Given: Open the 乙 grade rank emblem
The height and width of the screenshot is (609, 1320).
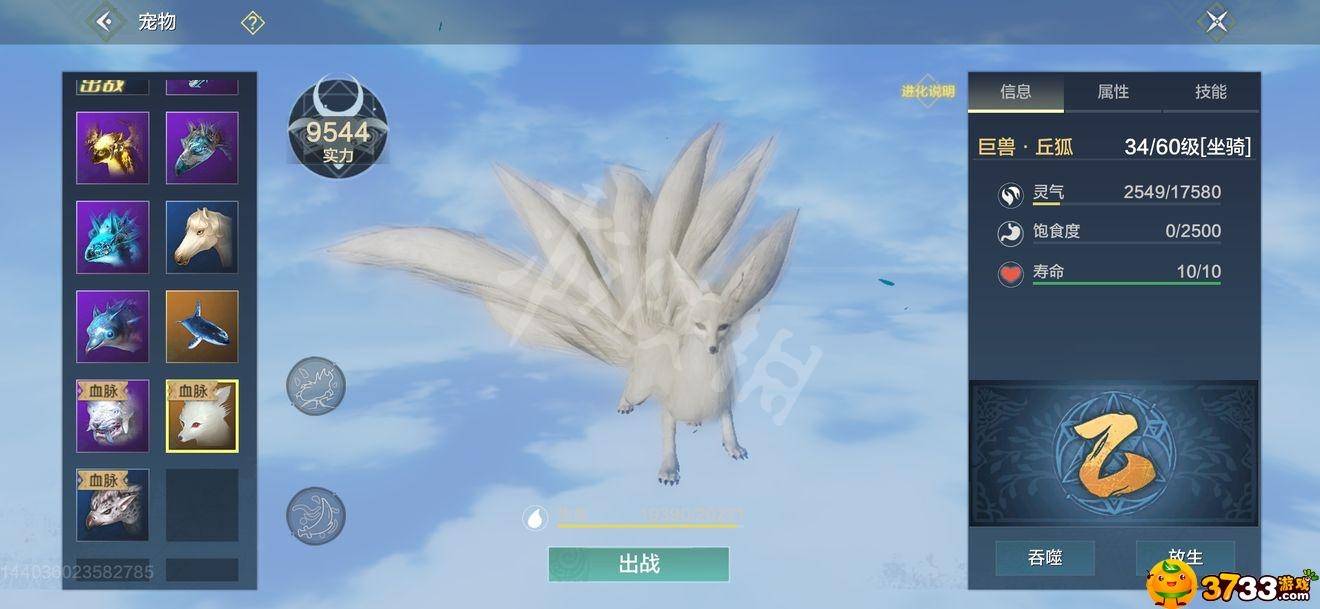Looking at the screenshot, I should click(x=1113, y=453).
